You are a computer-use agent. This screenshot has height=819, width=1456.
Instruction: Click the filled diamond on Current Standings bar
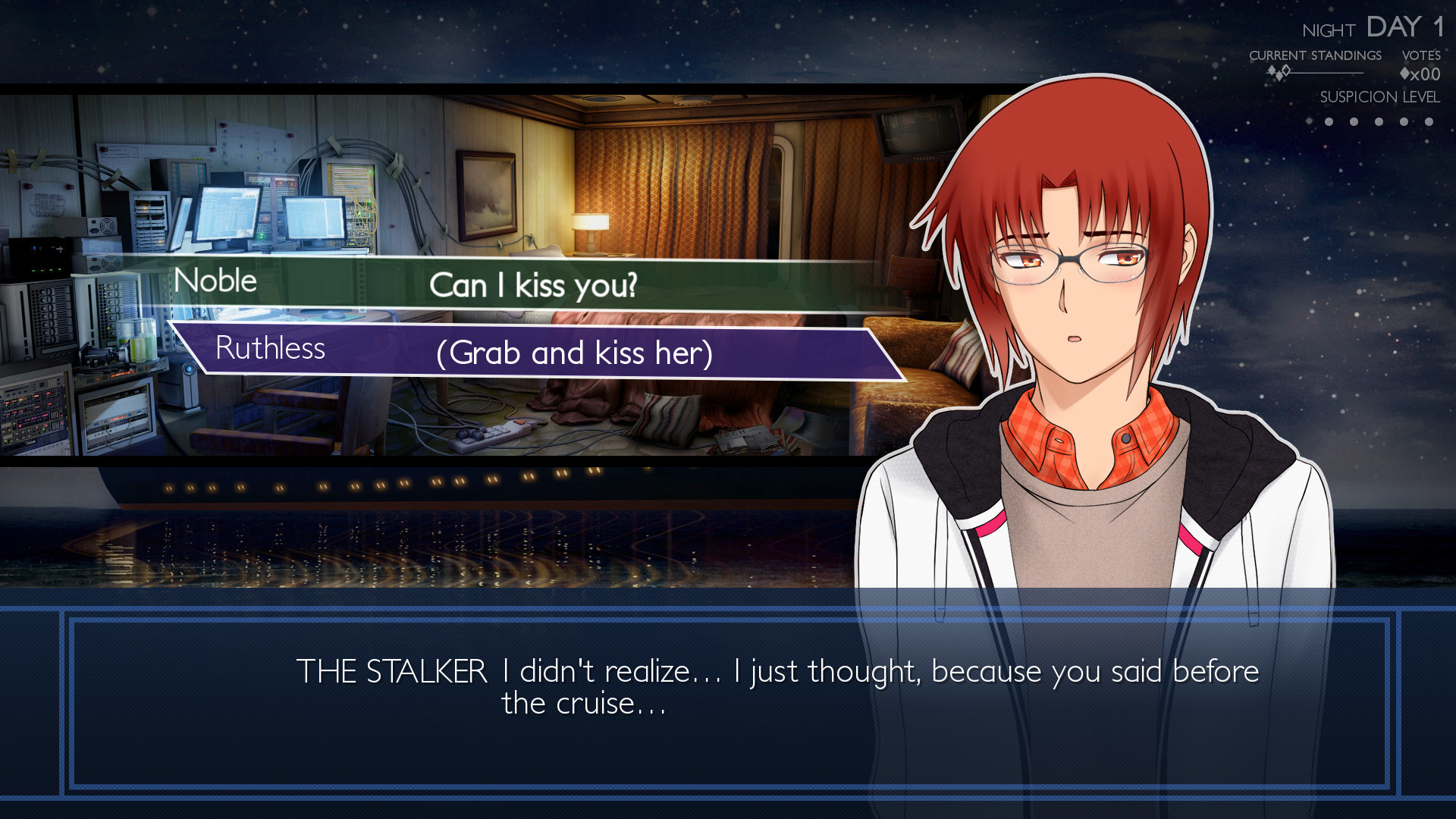coord(1271,71)
